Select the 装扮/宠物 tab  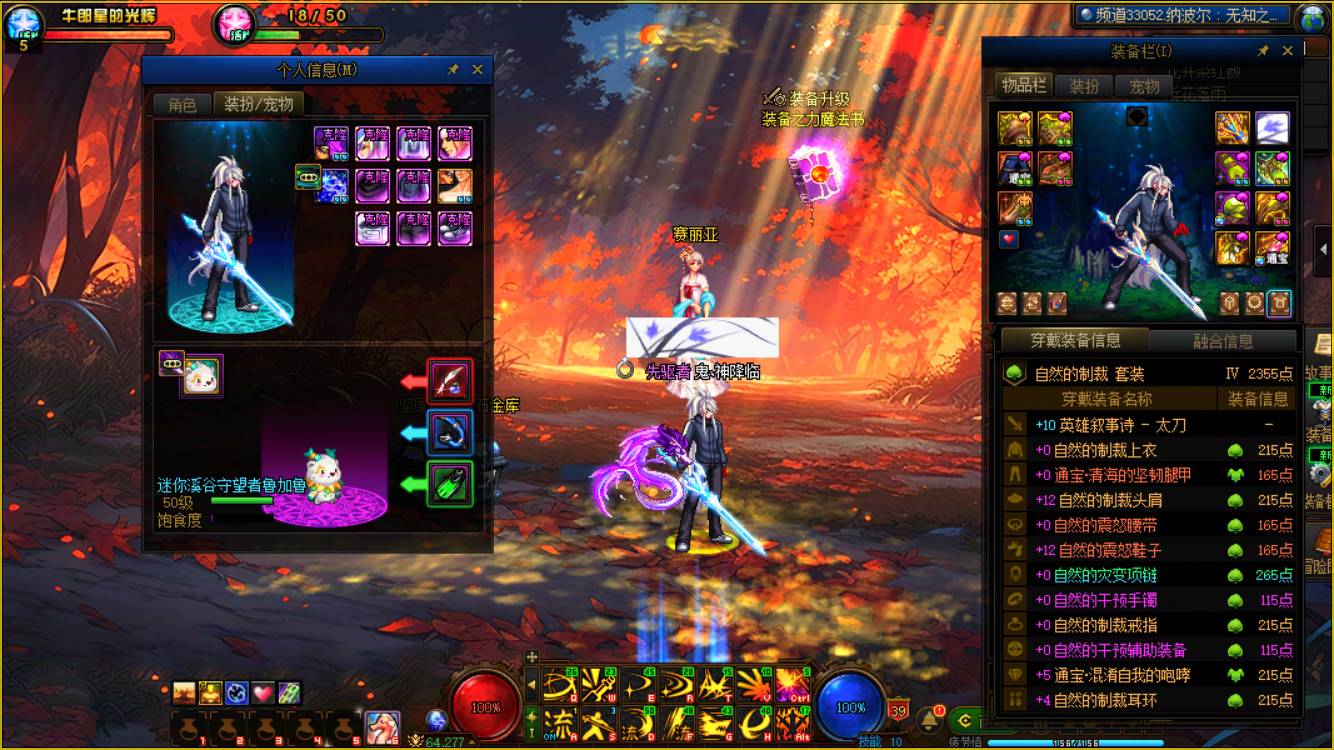tap(258, 105)
